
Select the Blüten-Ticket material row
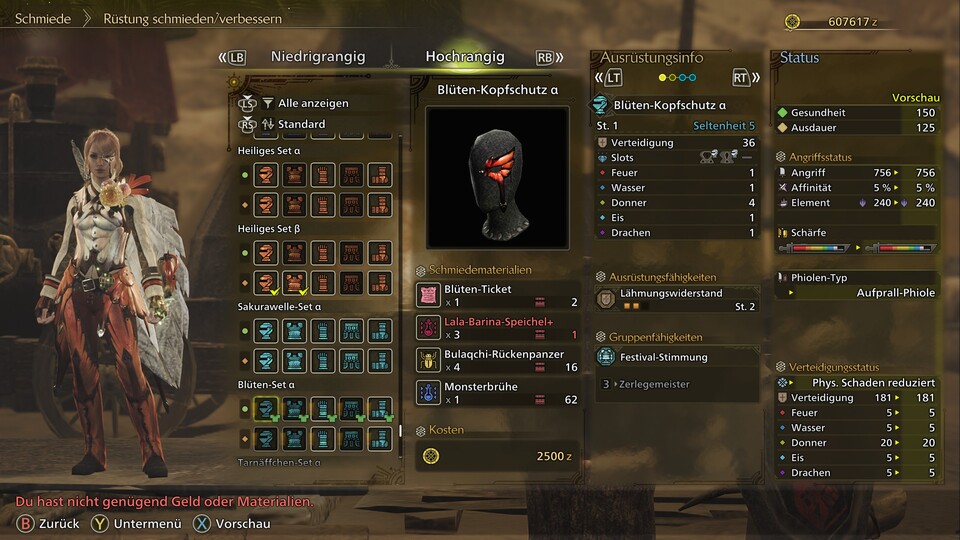(497, 295)
